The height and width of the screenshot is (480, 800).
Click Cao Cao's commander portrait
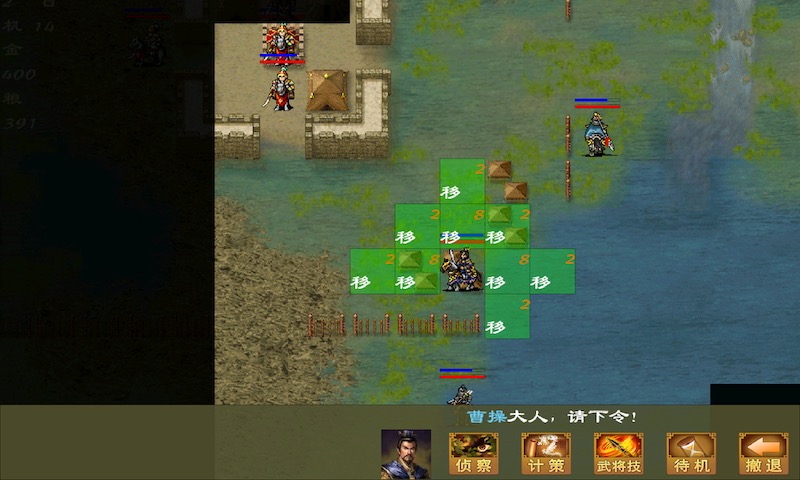pyautogui.click(x=406, y=454)
